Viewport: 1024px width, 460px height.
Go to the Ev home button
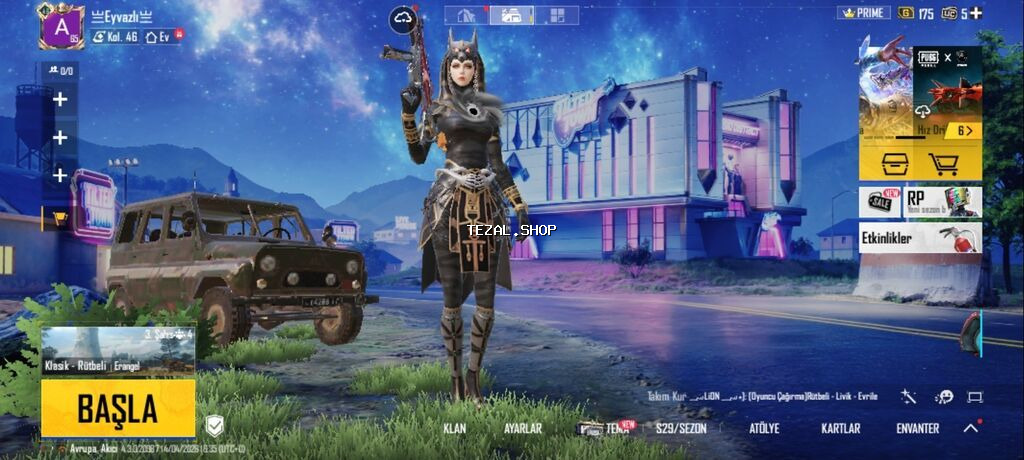tap(159, 37)
